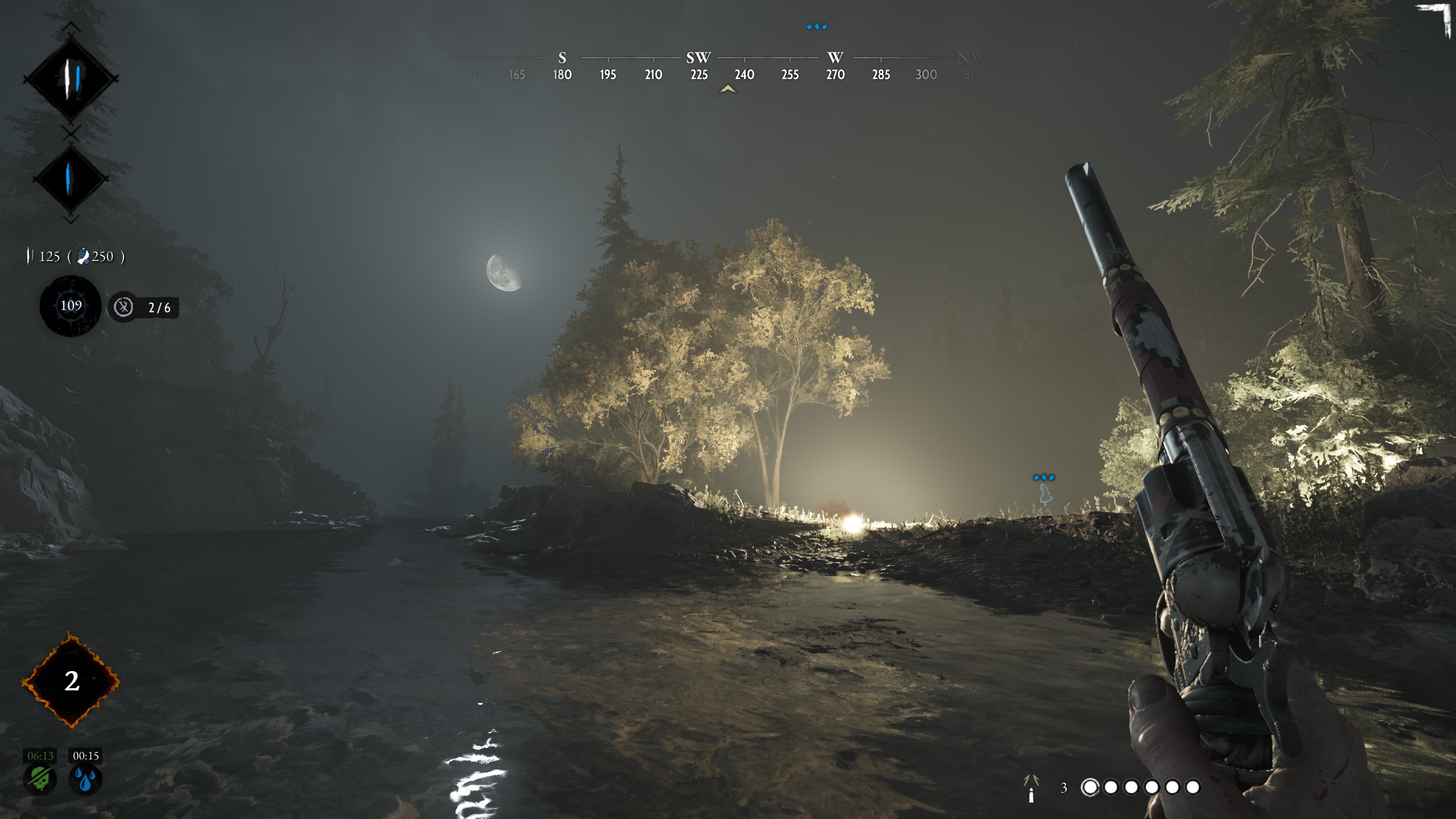Select the lower teammate health diamond

[71, 179]
